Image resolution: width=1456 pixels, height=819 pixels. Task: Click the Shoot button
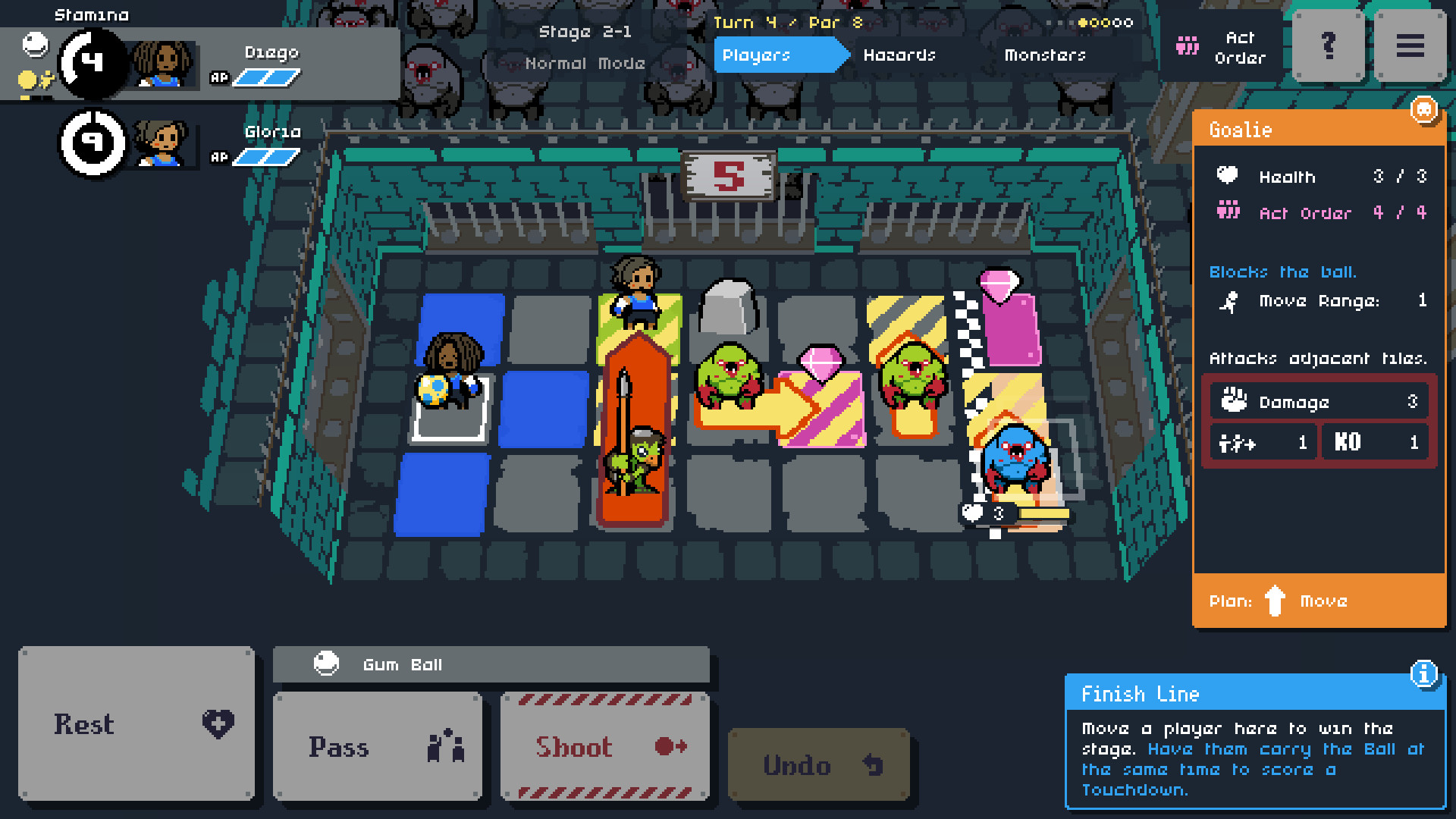(x=604, y=747)
